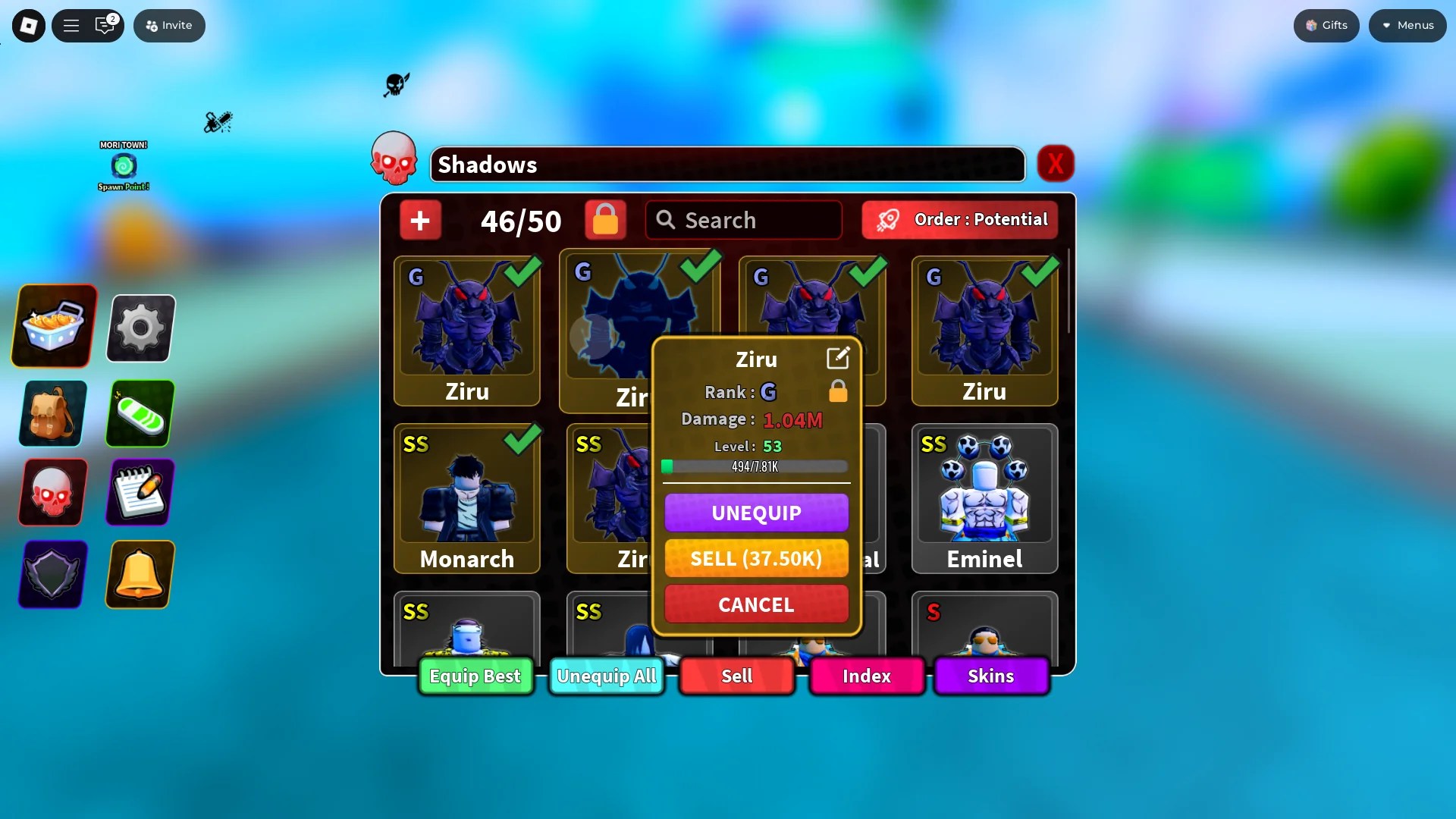Open the Menus dropdown
Screen dimensions: 1456x819
1407,25
